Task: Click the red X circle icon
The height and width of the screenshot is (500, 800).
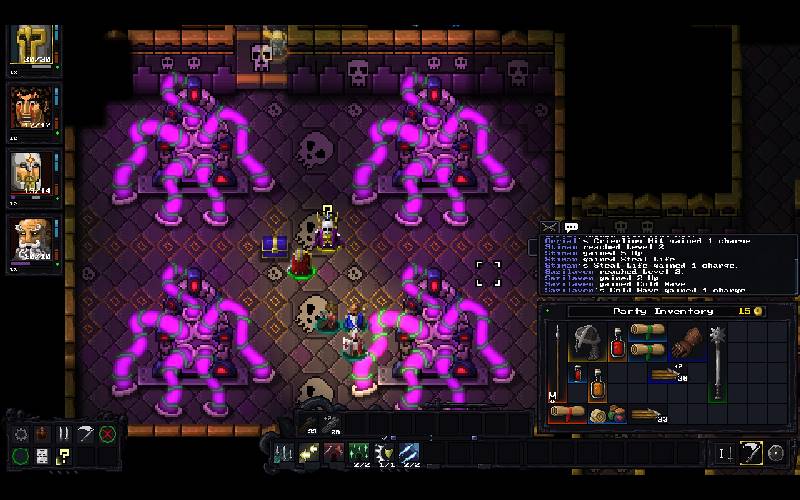Action: click(x=107, y=434)
